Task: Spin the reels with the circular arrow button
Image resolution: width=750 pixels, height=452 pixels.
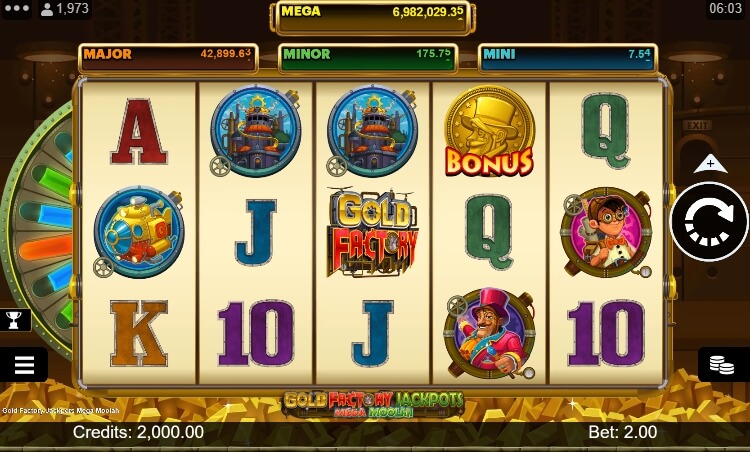Action: tap(708, 222)
